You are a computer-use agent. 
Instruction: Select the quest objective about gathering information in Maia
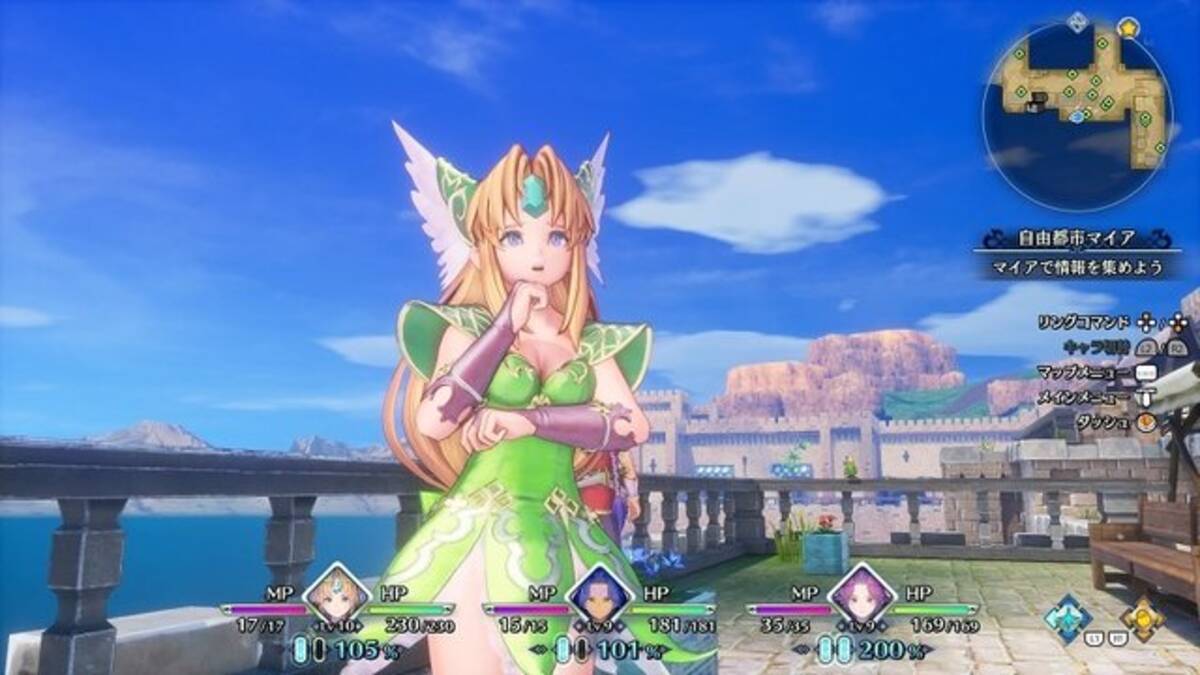point(1076,268)
